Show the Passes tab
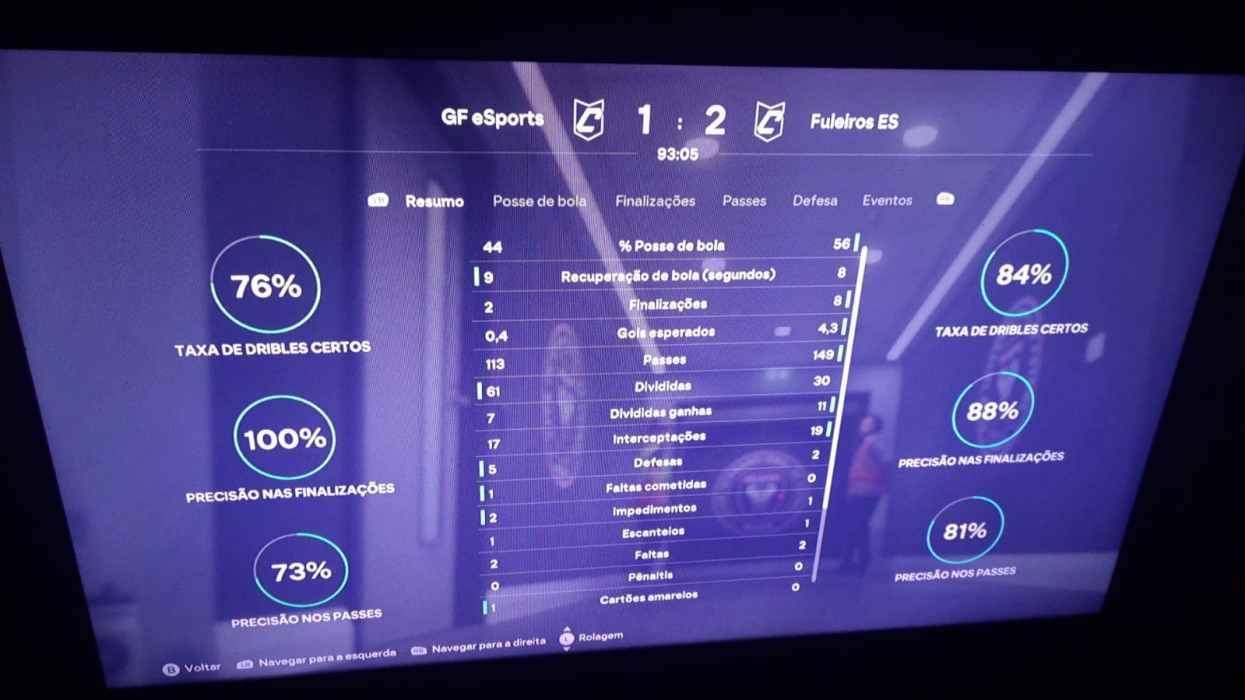Viewport: 1245px width, 700px height. 744,201
